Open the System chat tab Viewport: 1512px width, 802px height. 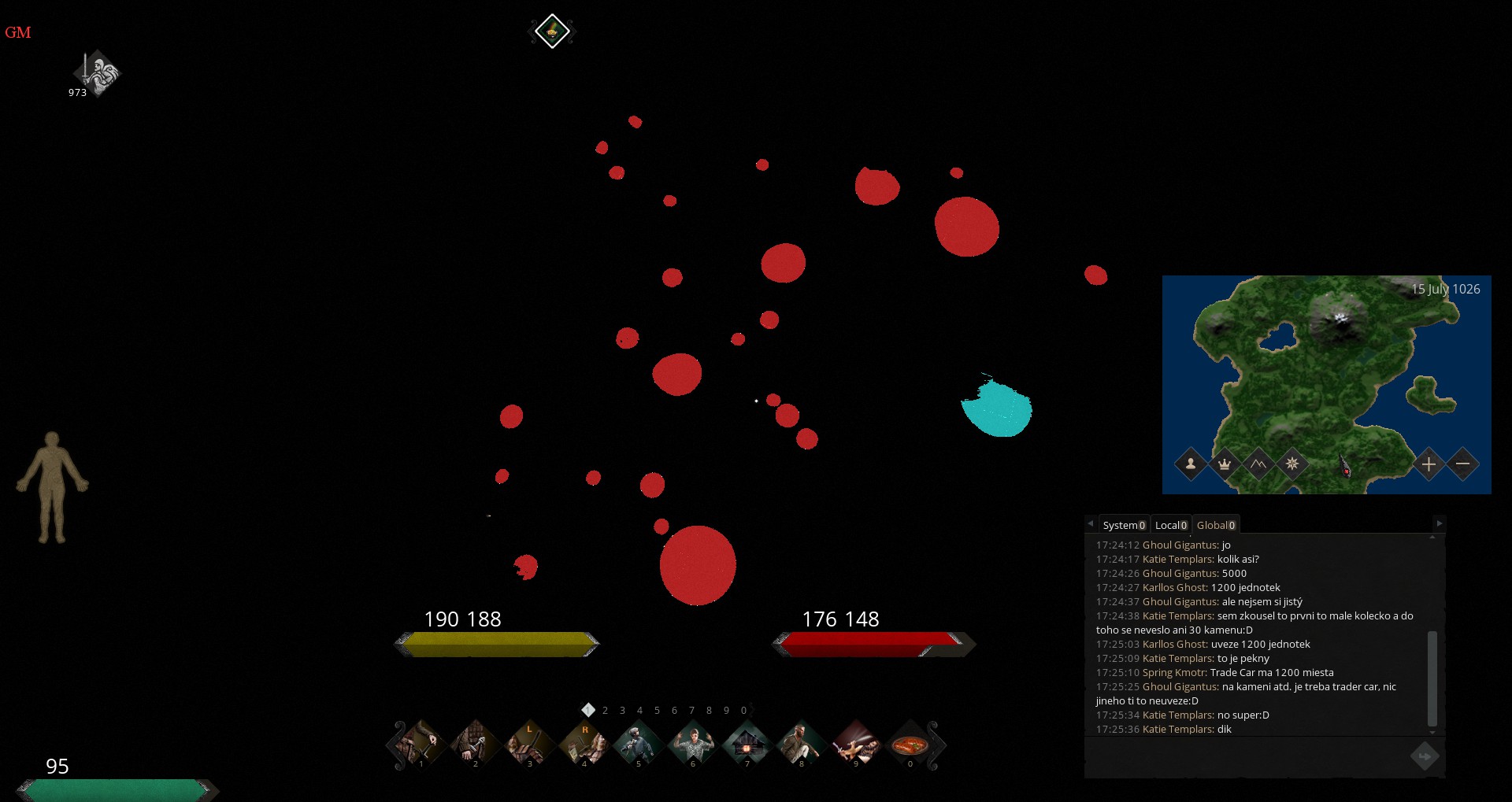1124,525
